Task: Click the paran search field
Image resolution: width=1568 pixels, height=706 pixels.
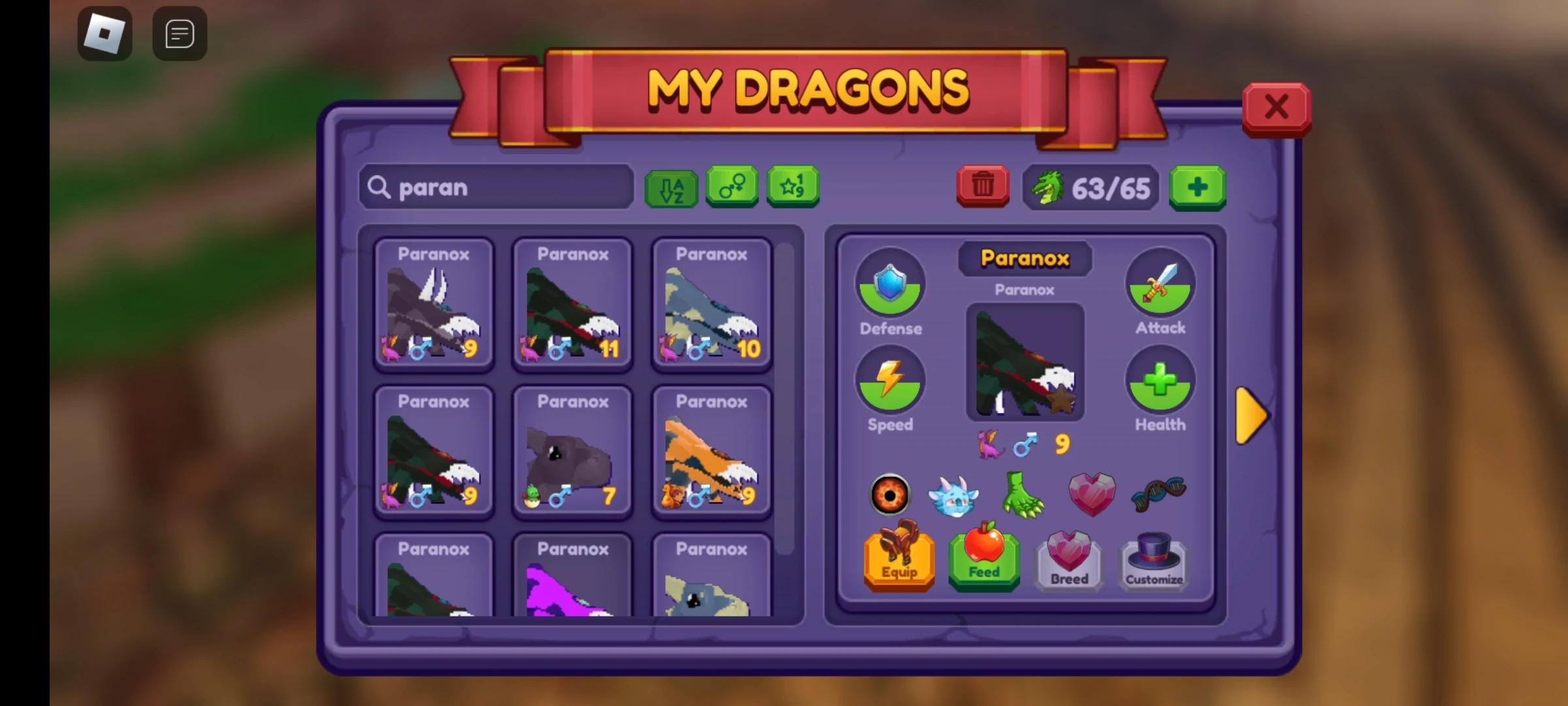Action: [x=497, y=188]
